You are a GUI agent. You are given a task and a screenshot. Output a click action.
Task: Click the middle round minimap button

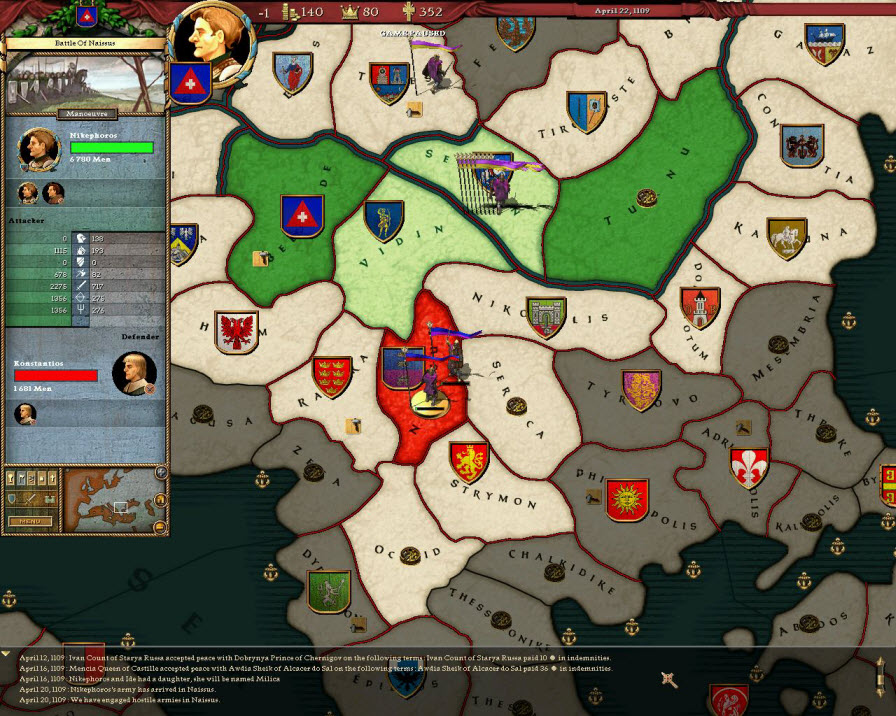[159, 499]
